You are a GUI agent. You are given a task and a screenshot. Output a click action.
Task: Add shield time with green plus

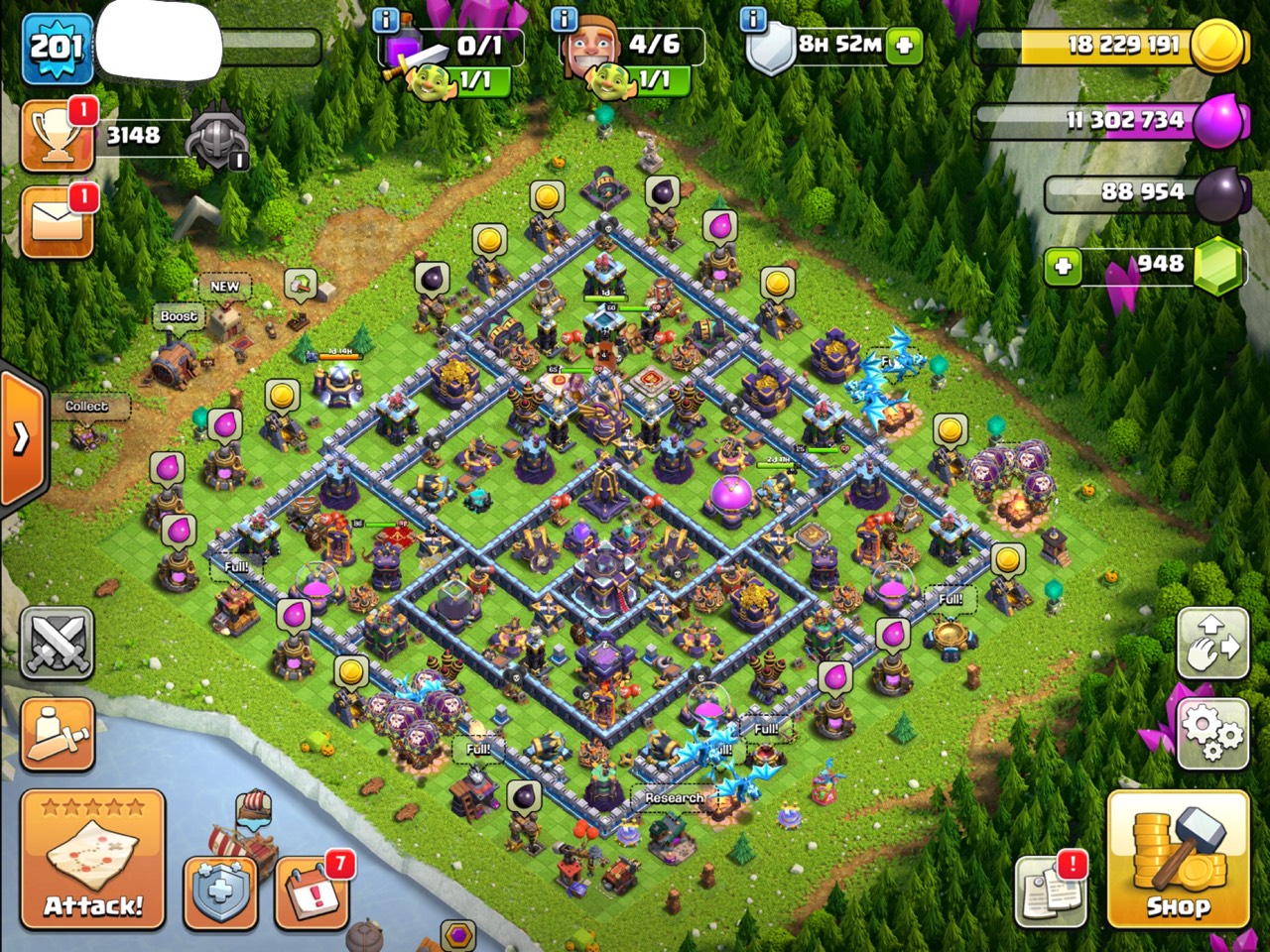click(904, 45)
